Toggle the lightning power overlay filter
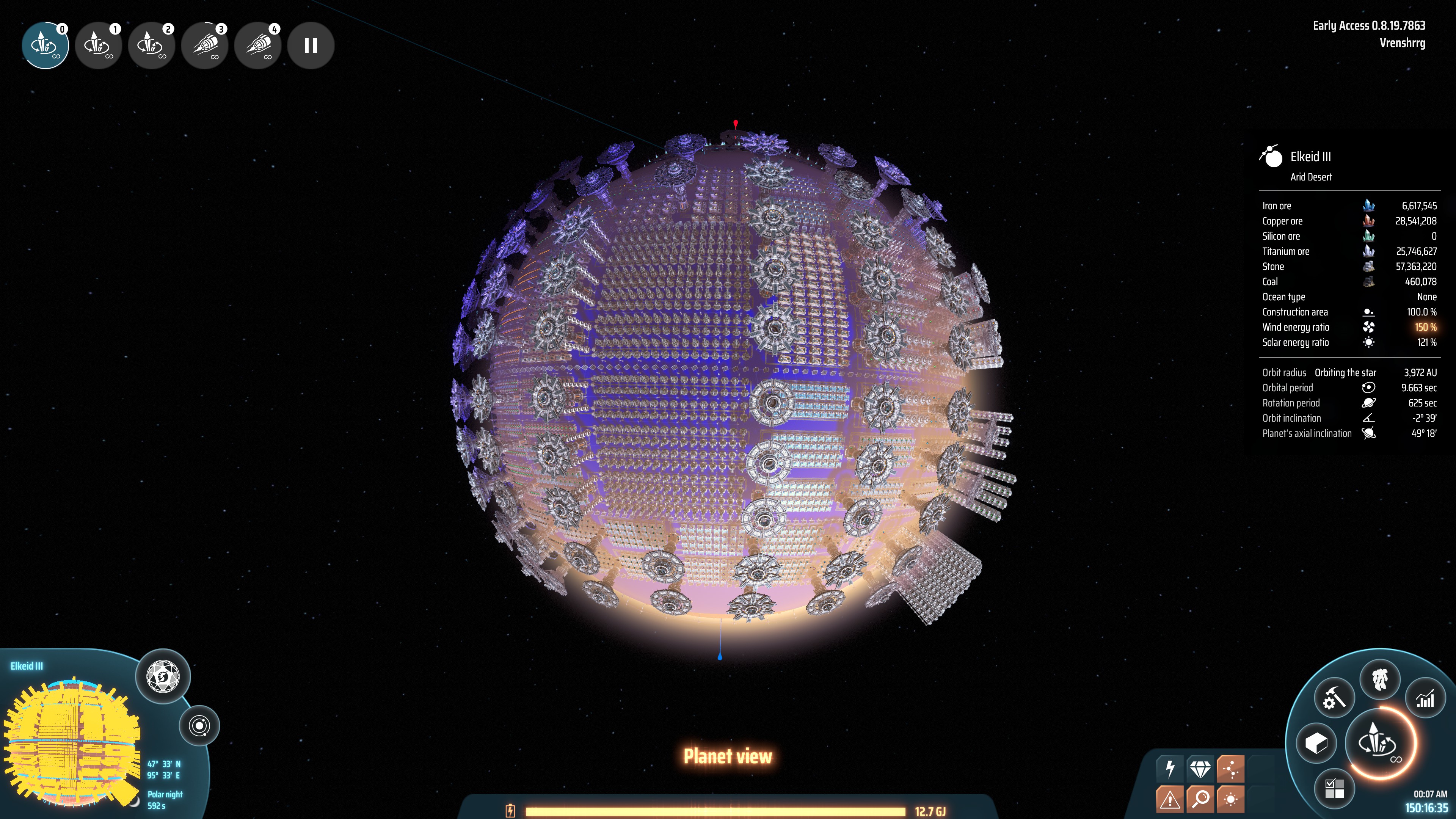This screenshot has width=1456, height=819. click(x=1170, y=769)
